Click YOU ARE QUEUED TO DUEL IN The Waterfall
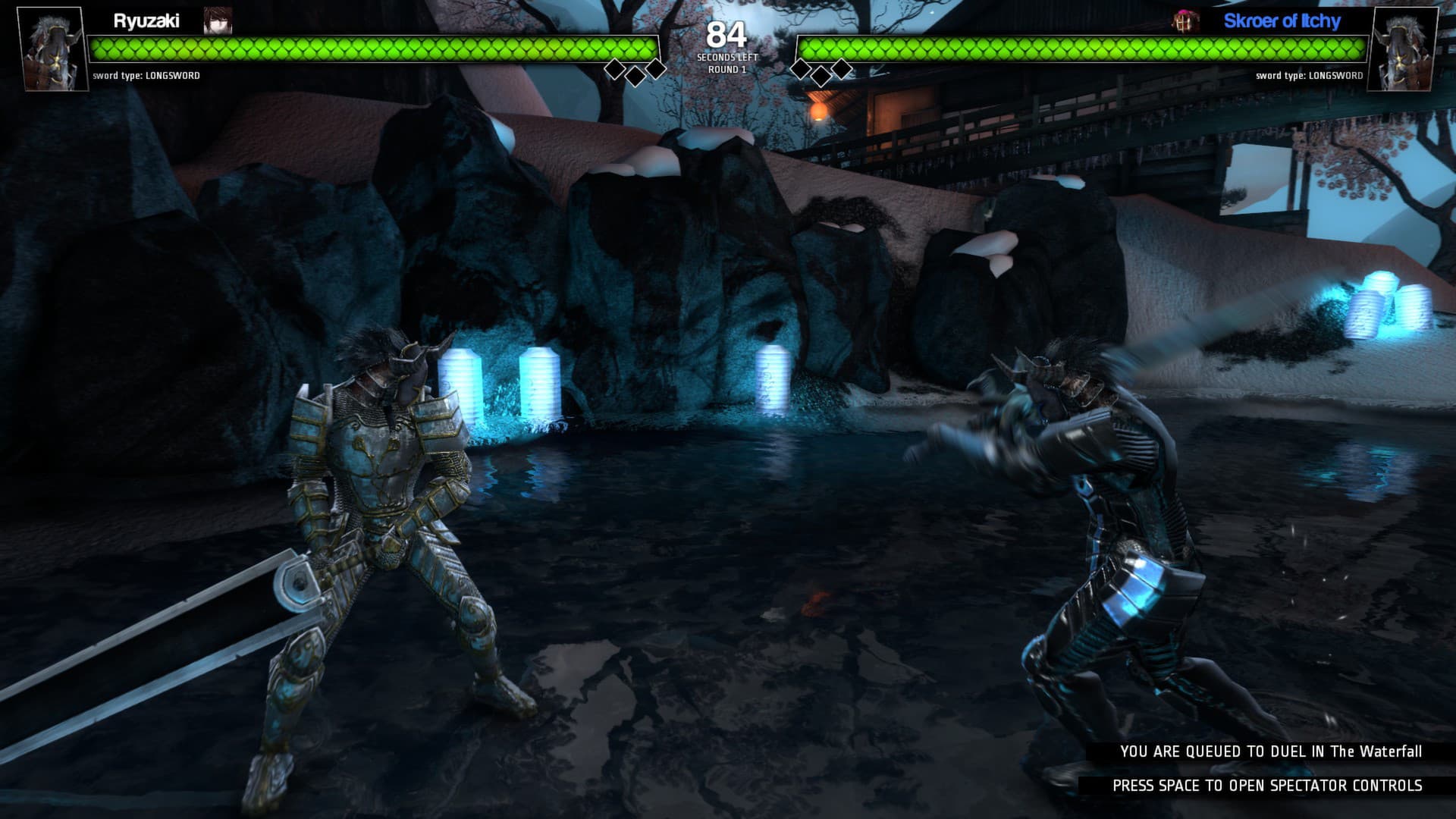This screenshot has width=1456, height=819. click(1271, 753)
